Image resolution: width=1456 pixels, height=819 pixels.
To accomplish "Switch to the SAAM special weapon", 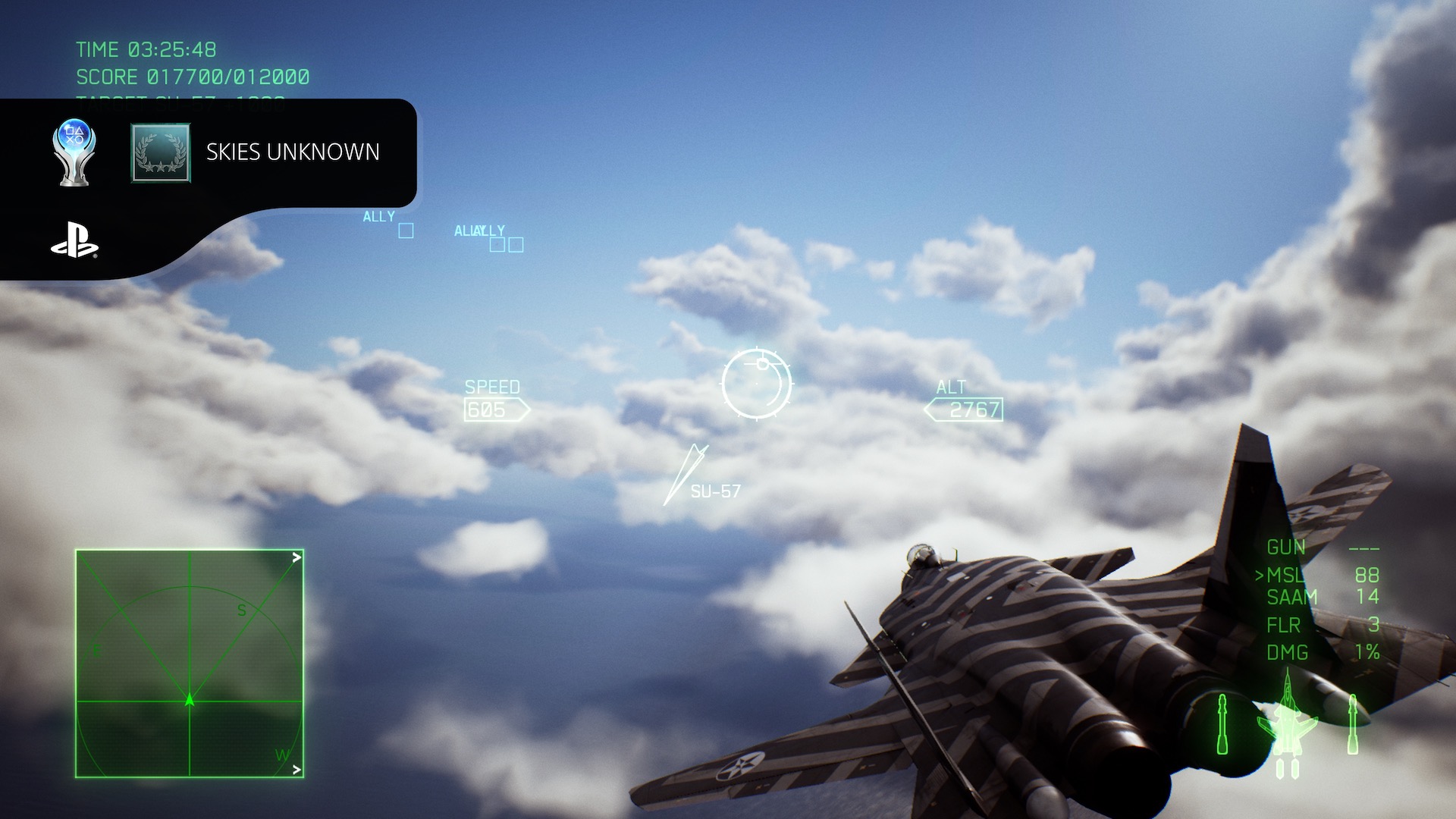I will [1292, 598].
